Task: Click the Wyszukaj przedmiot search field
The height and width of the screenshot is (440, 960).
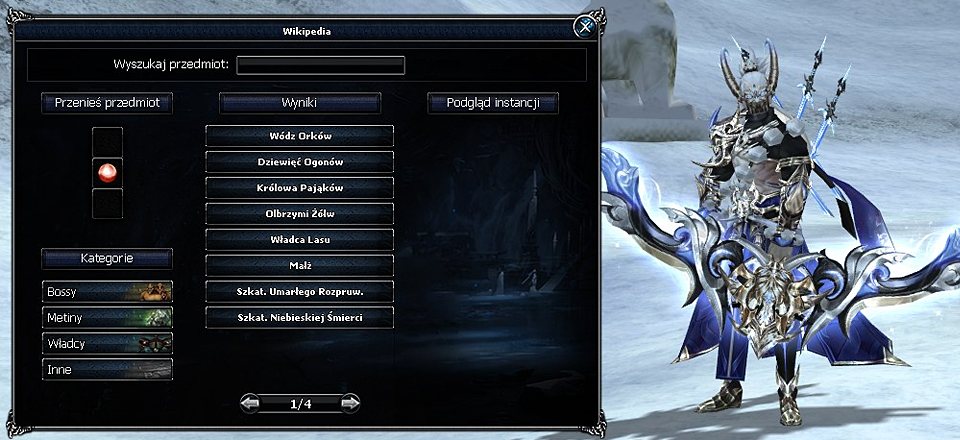Action: tap(320, 65)
